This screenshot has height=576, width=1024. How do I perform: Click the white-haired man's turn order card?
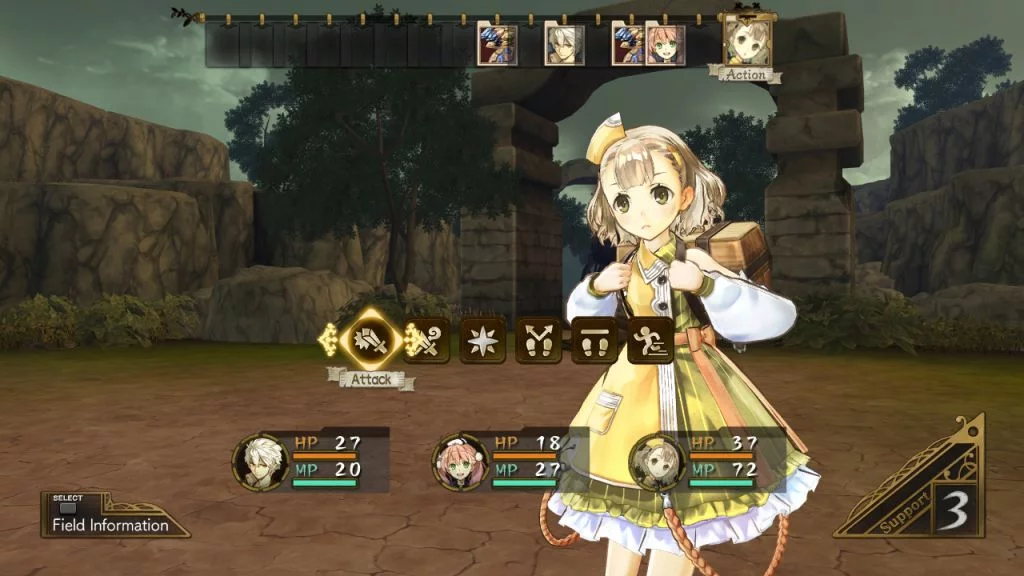tap(564, 45)
